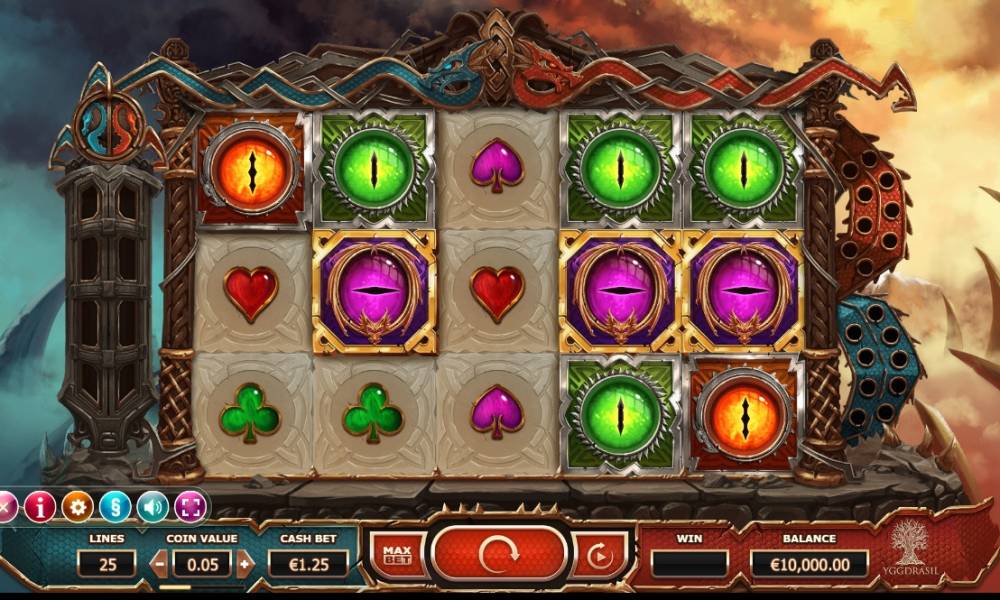The height and width of the screenshot is (600, 1000).
Task: Open the game info (i) icon
Action: pos(39,507)
